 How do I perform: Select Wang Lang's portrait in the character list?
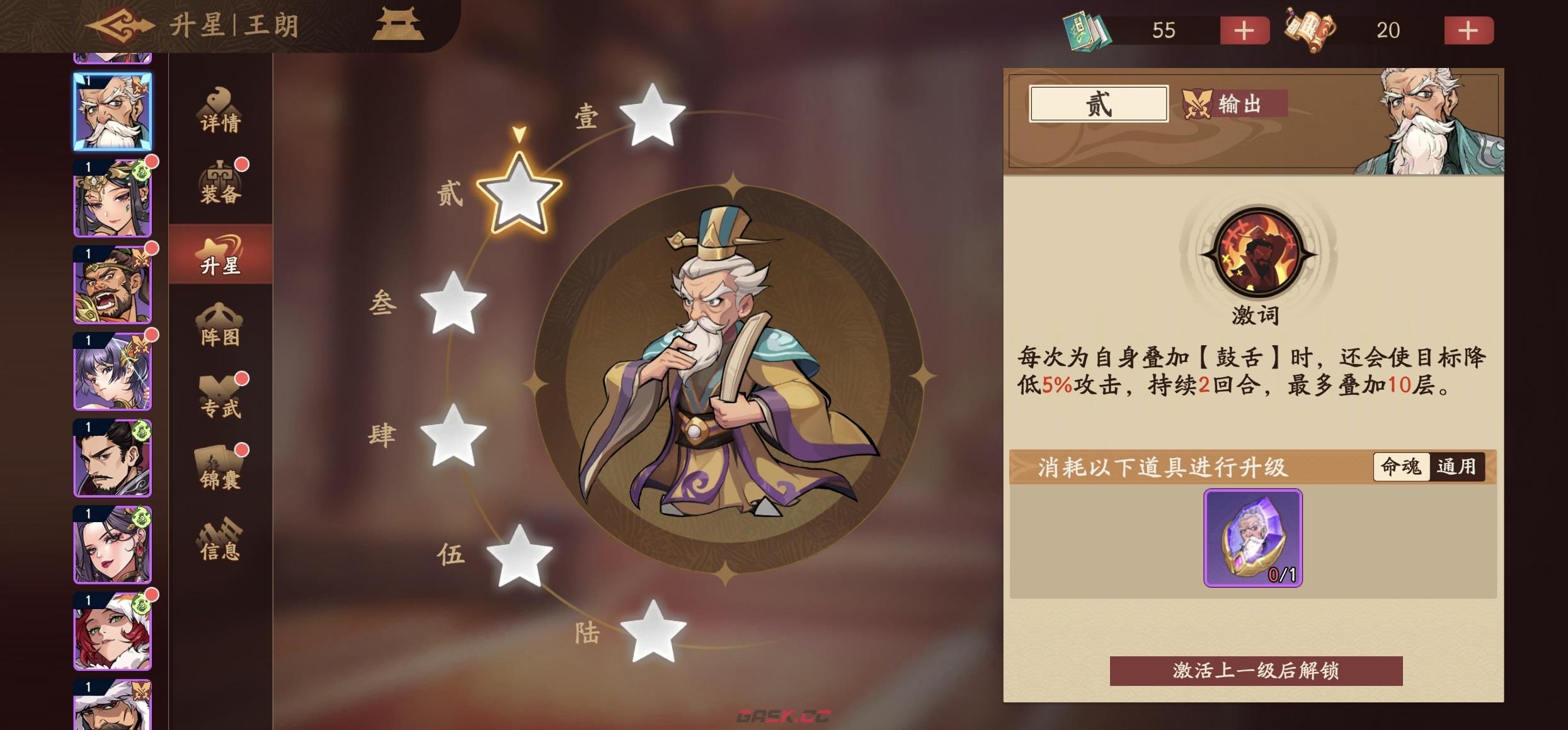[111, 111]
